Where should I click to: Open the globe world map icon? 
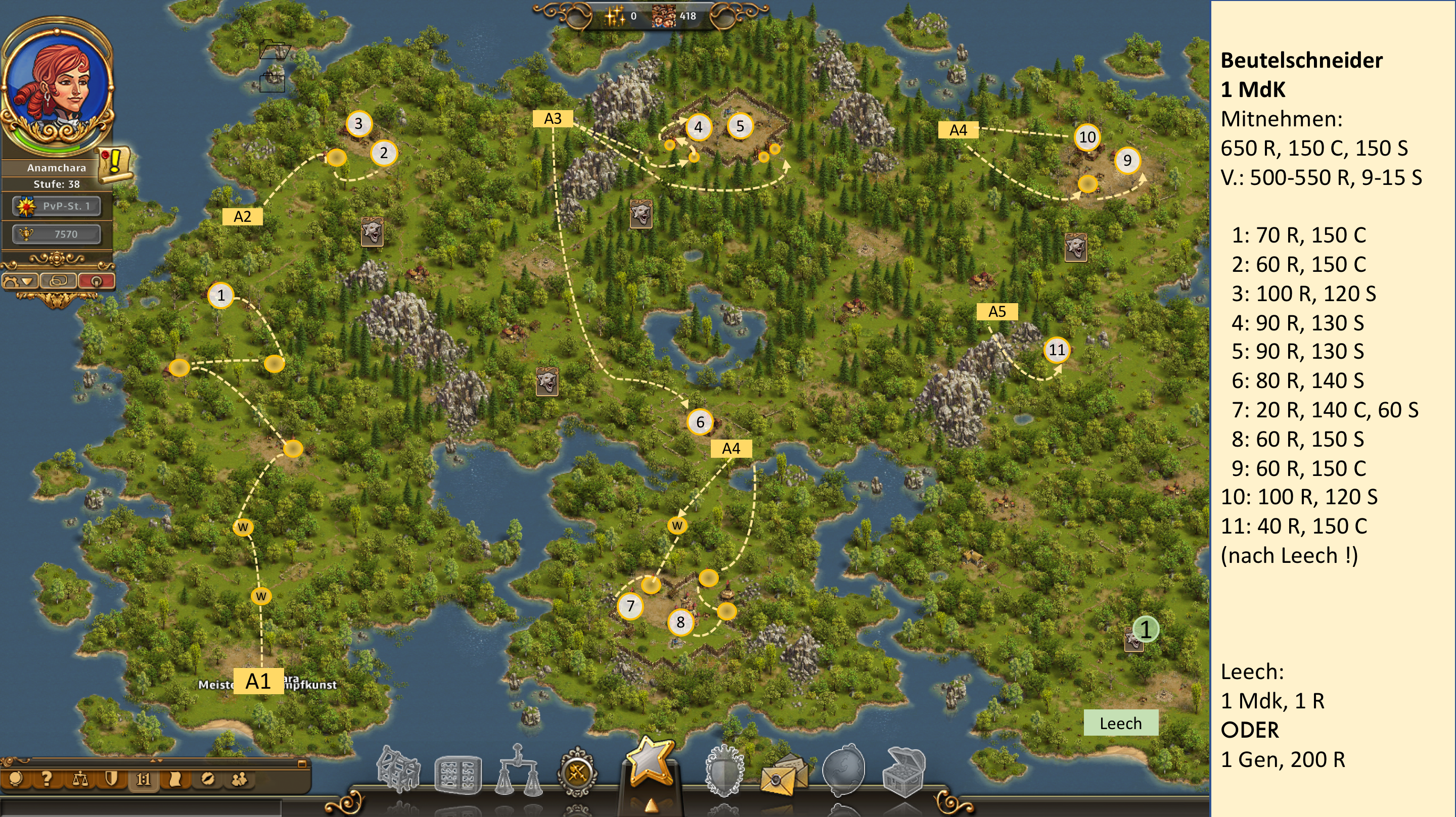click(x=843, y=770)
